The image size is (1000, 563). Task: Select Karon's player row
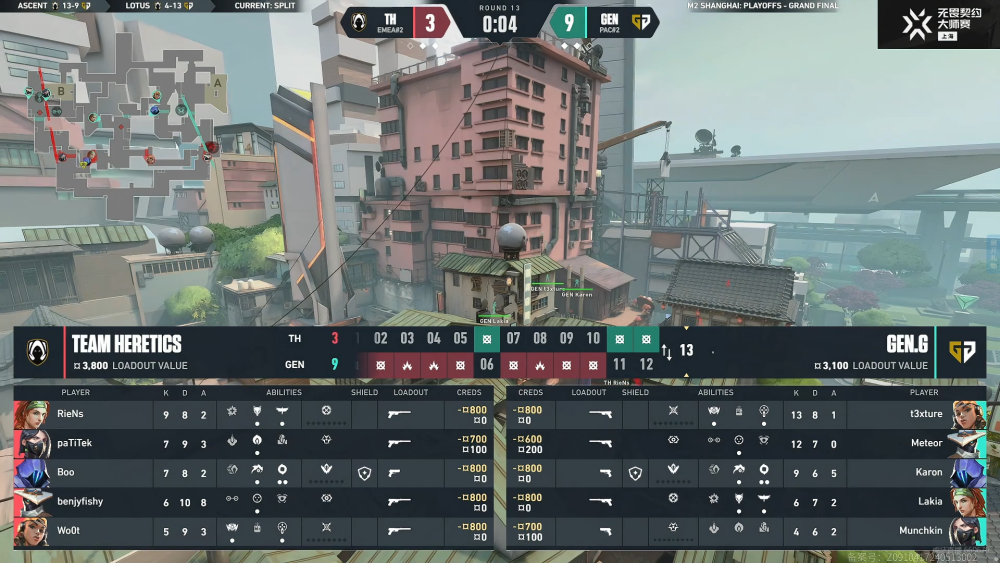pyautogui.click(x=750, y=472)
